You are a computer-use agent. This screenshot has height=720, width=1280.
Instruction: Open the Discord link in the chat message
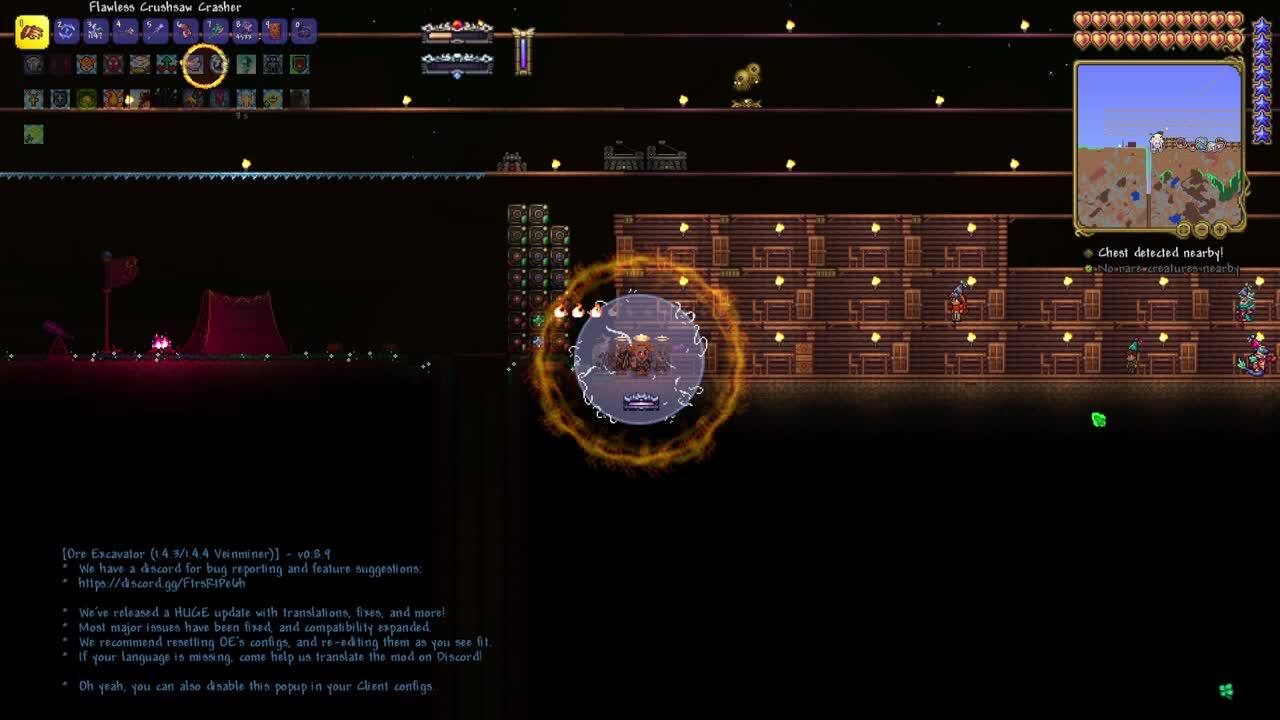(x=161, y=583)
